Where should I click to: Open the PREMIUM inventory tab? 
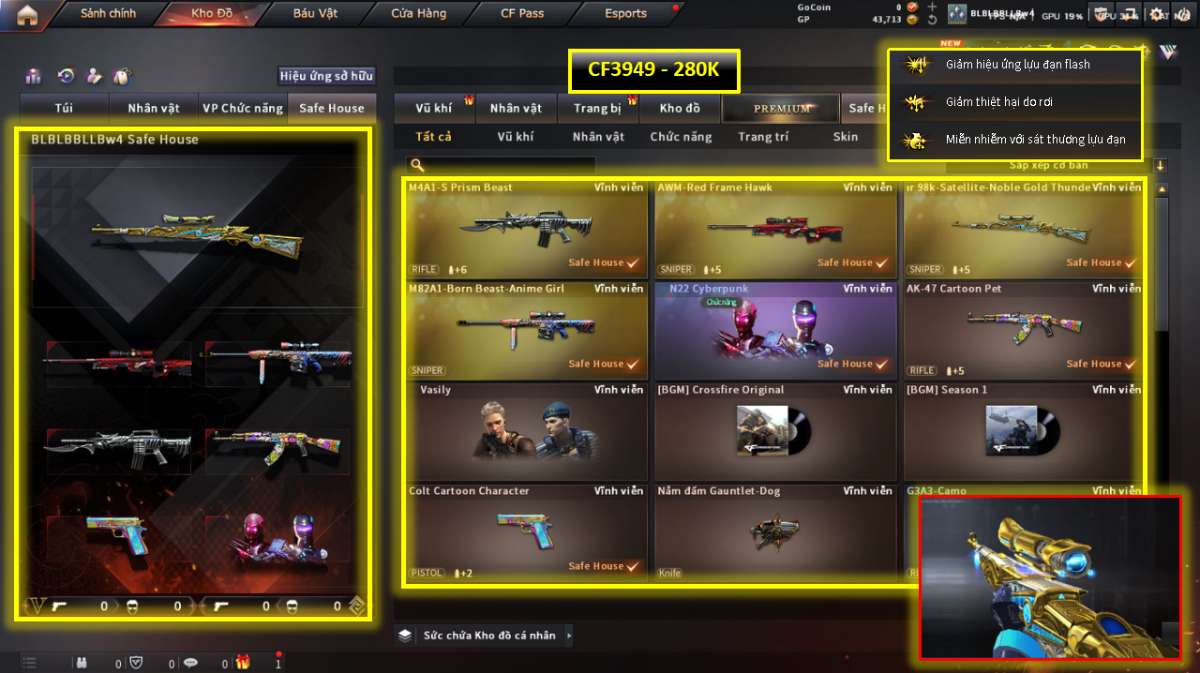click(x=782, y=108)
